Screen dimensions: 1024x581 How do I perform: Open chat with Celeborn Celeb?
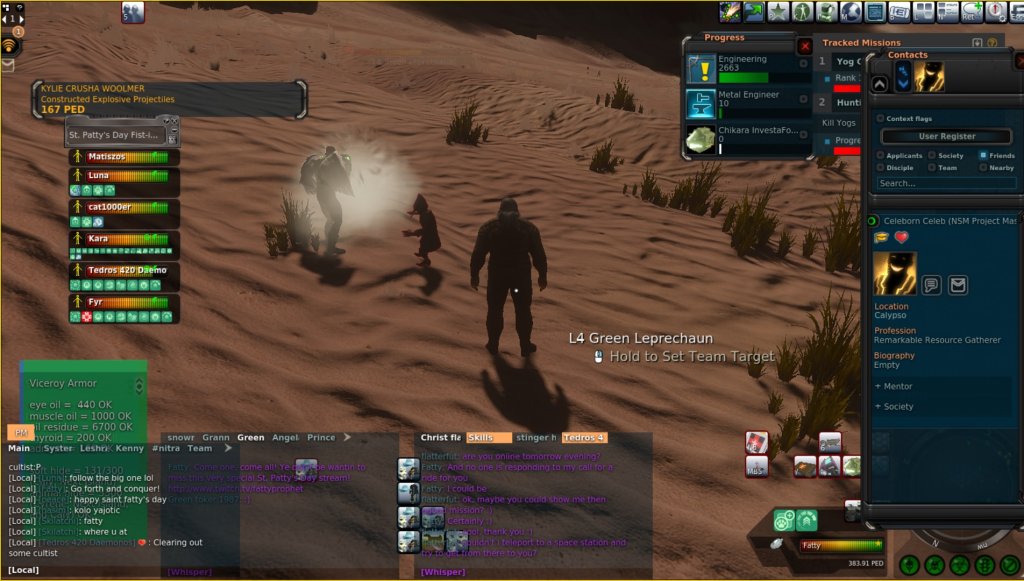[931, 285]
